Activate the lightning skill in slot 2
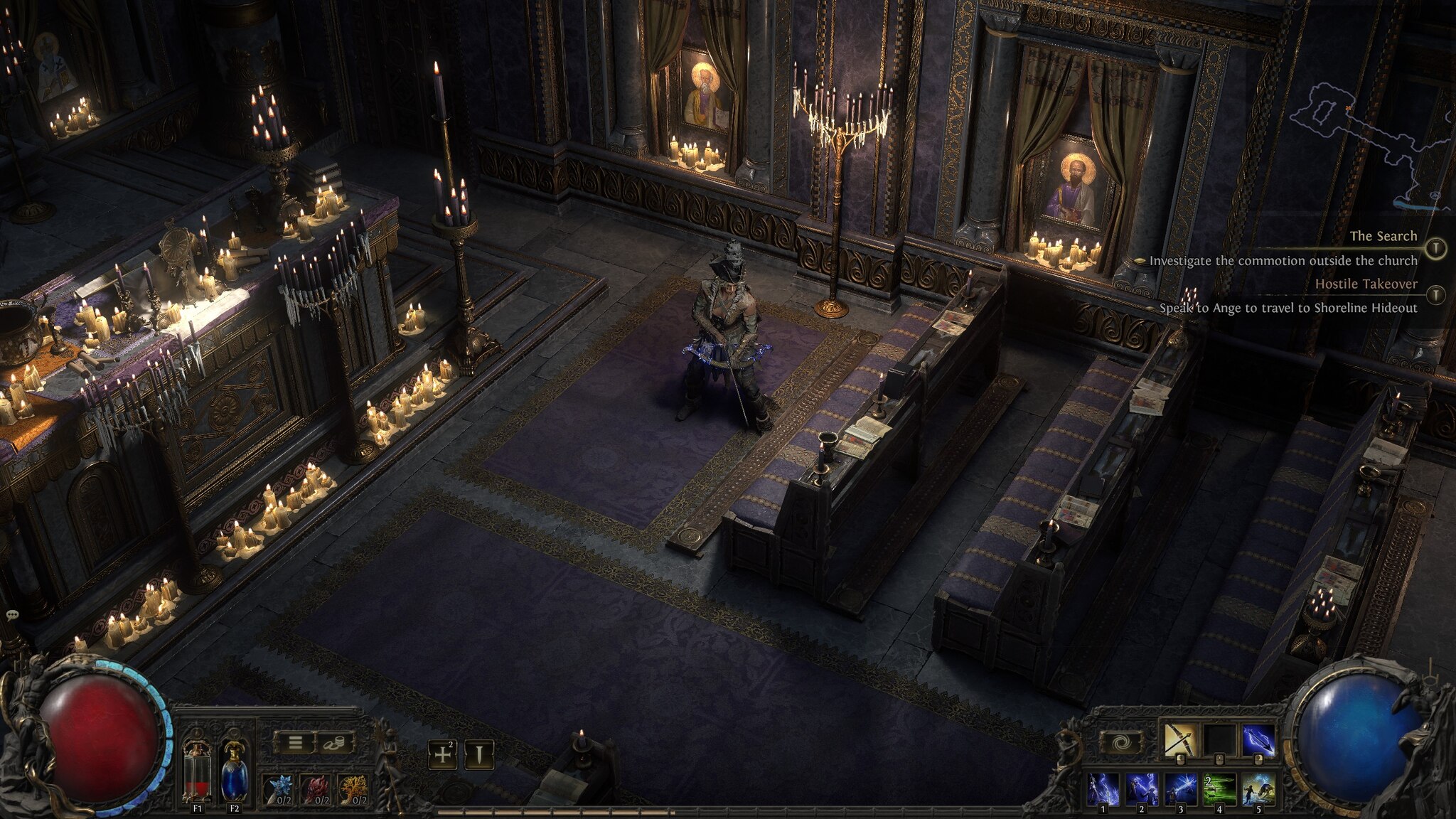1456x819 pixels. pos(1142,789)
